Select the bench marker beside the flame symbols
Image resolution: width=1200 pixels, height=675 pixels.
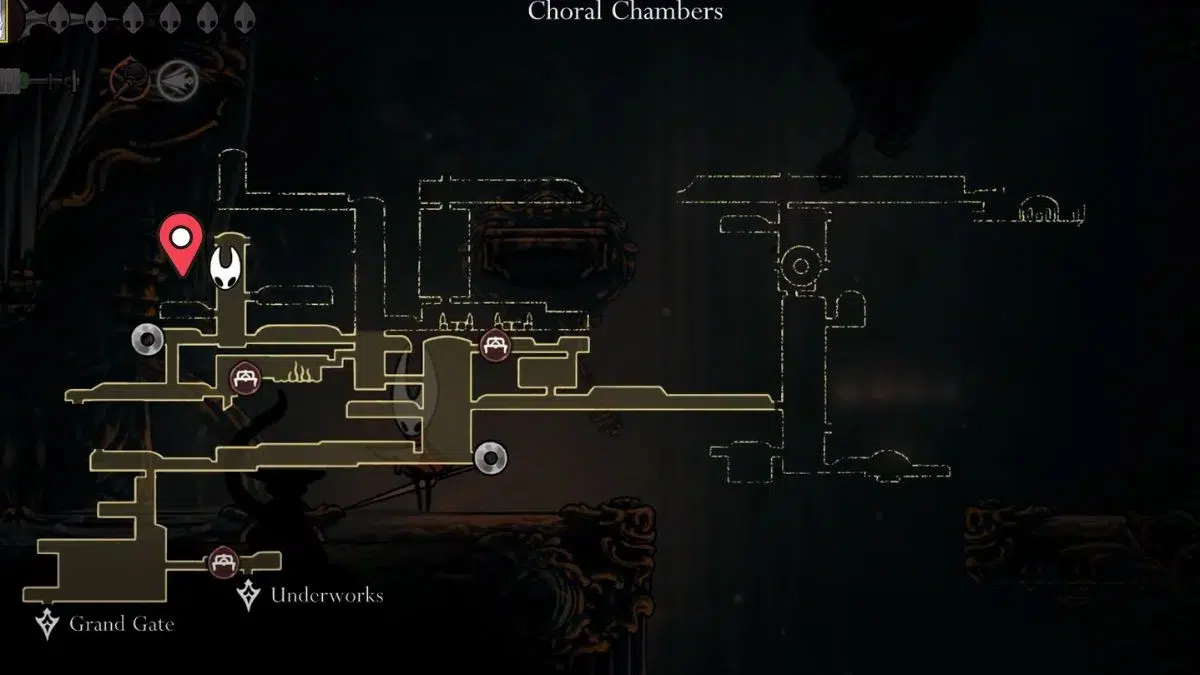tap(246, 378)
